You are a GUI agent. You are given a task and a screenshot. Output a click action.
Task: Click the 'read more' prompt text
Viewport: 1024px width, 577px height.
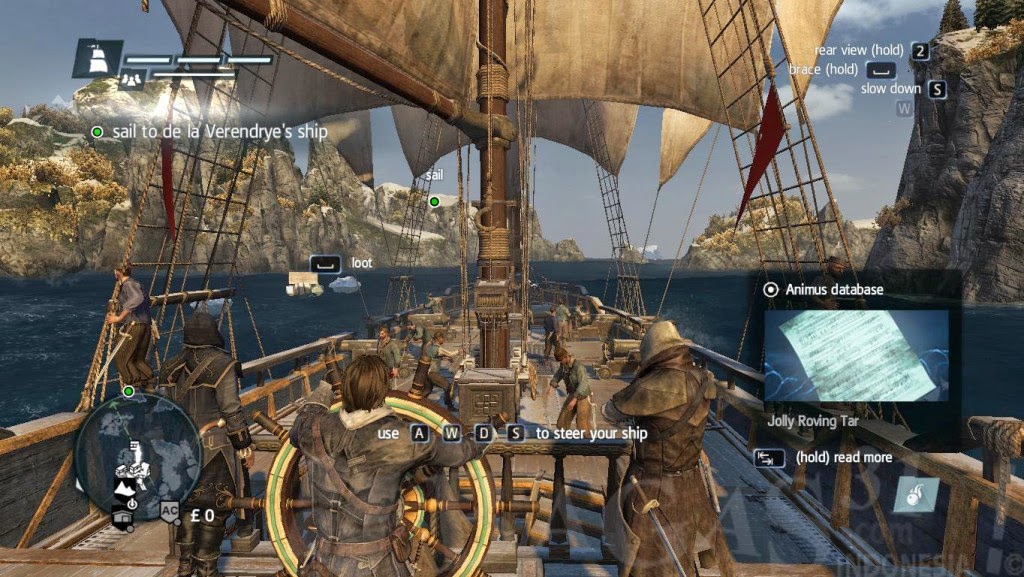(x=844, y=457)
